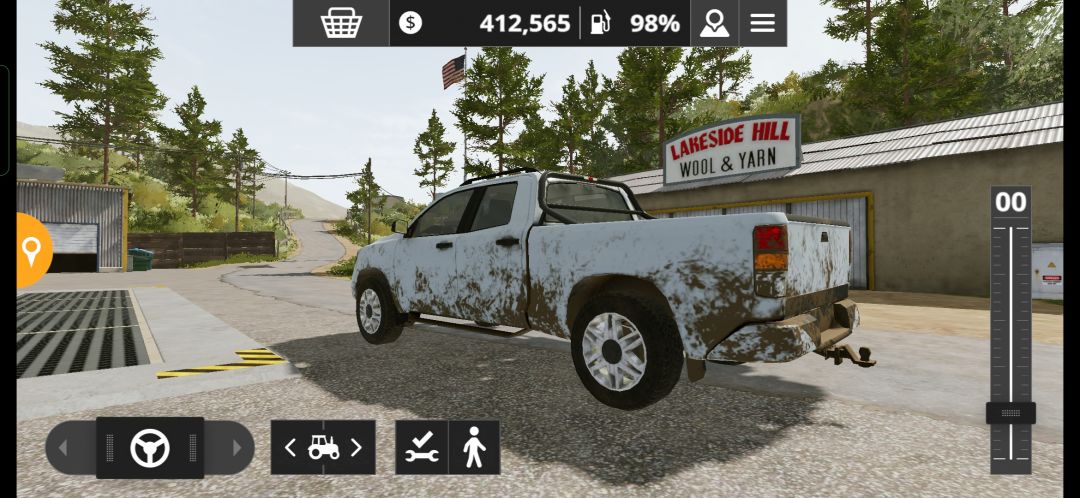
Task: Tap the orange location pin tab
Action: pyautogui.click(x=32, y=250)
